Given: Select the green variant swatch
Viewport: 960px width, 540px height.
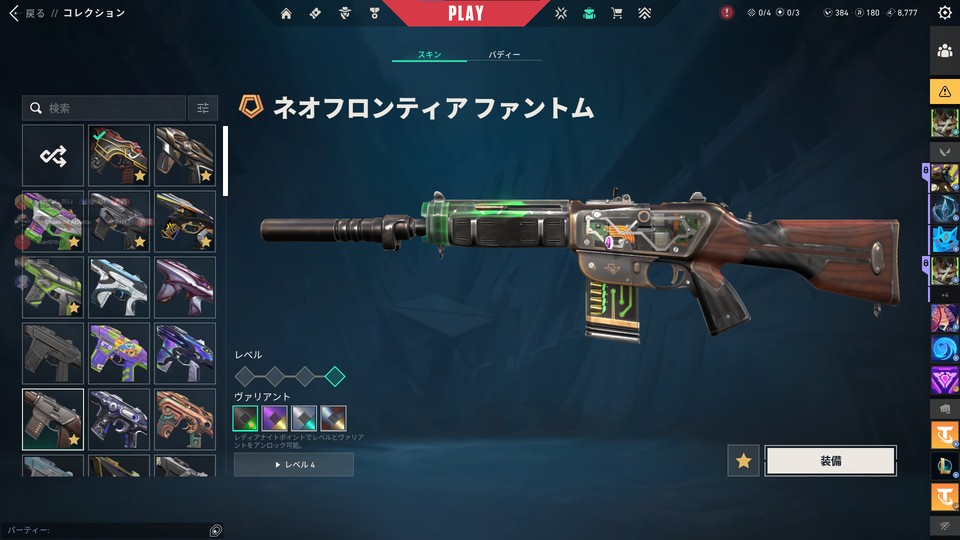Looking at the screenshot, I should (x=246, y=418).
